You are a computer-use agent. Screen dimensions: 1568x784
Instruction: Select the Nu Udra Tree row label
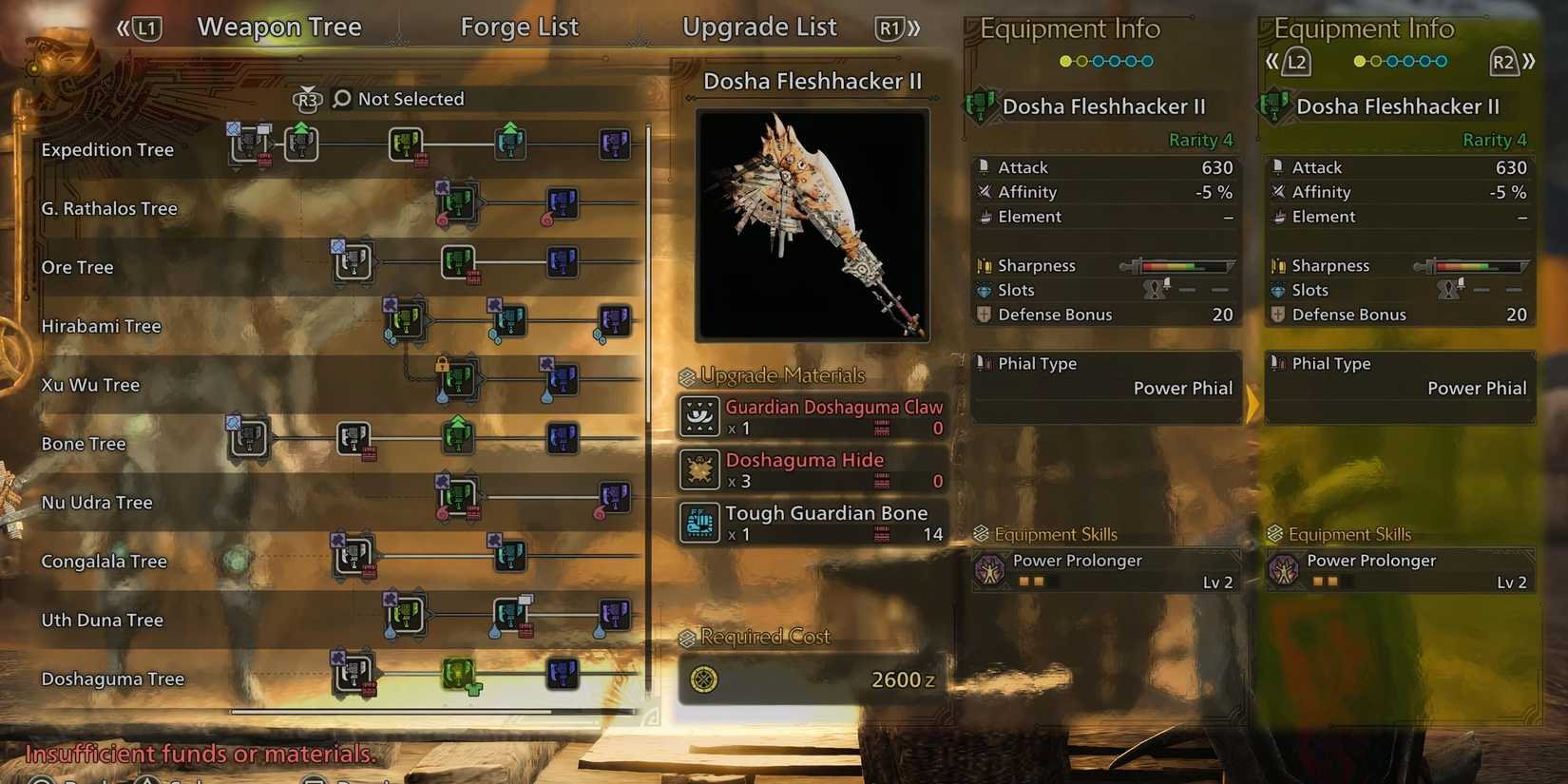(x=97, y=504)
